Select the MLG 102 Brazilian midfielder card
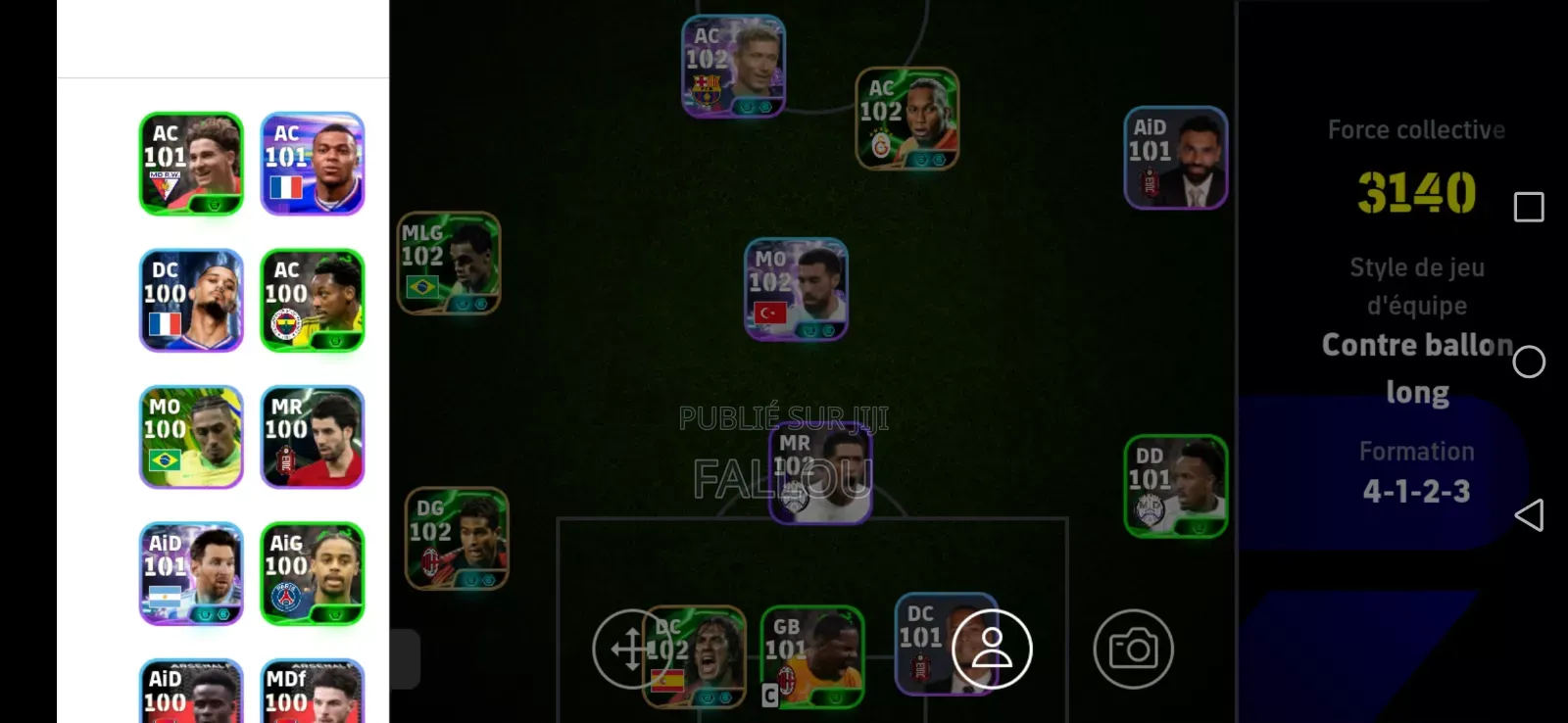The width and height of the screenshot is (1568, 723). pos(450,263)
